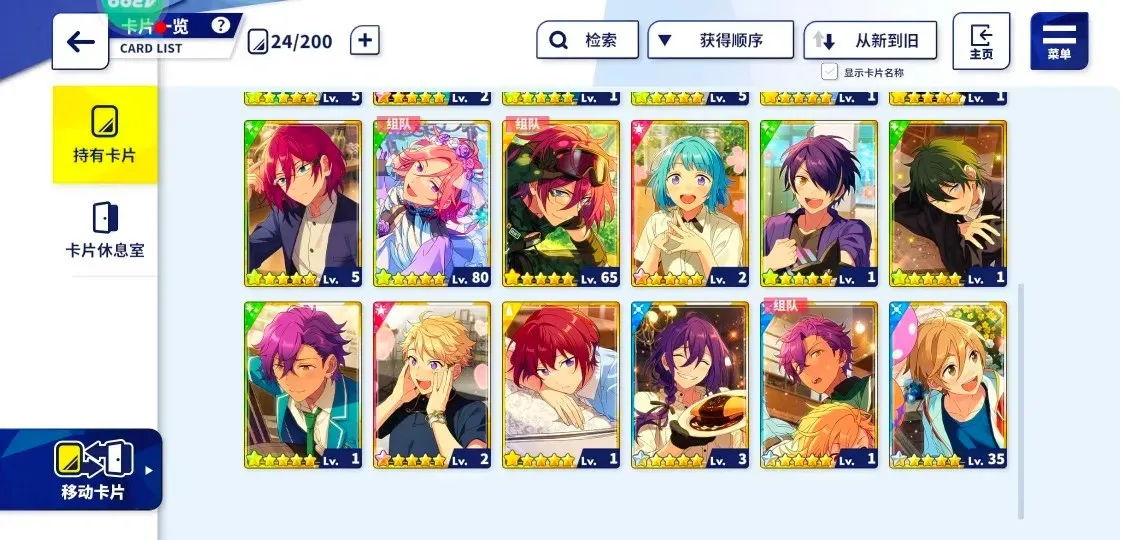
Task: Switch to the 卡片休息室 tab
Action: [x=105, y=229]
